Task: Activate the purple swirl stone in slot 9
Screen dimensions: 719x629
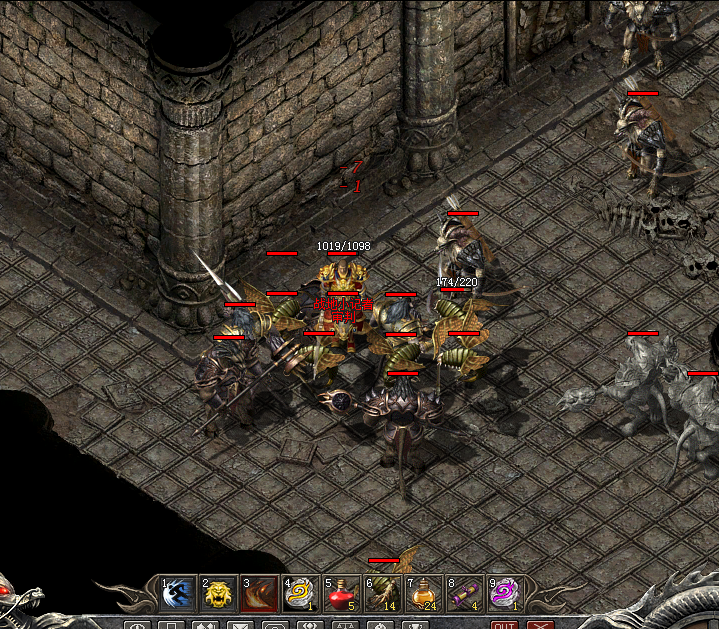Action: click(504, 594)
